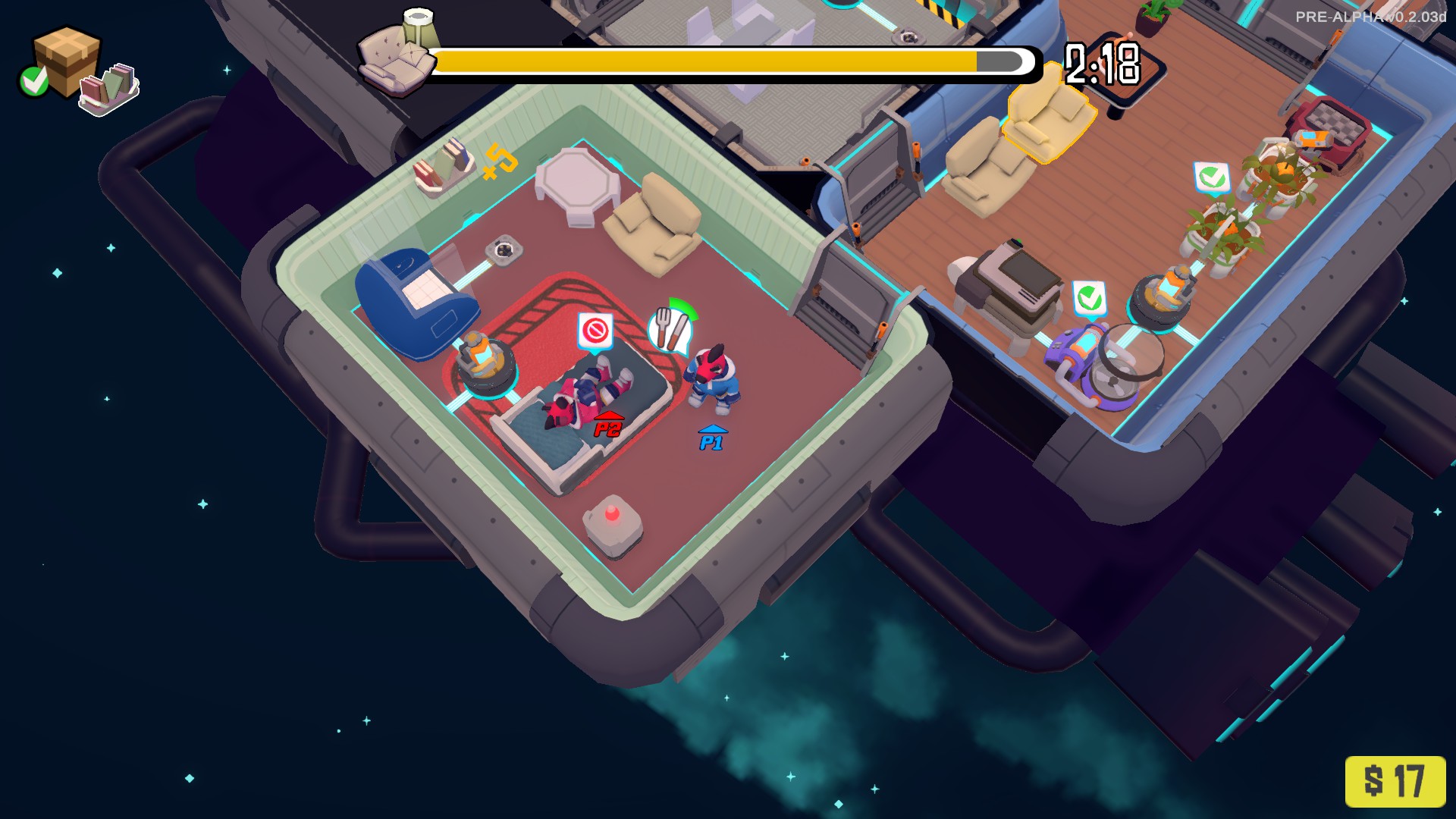
Task: Click the no-entry speech bubble above player P2
Action: (596, 331)
